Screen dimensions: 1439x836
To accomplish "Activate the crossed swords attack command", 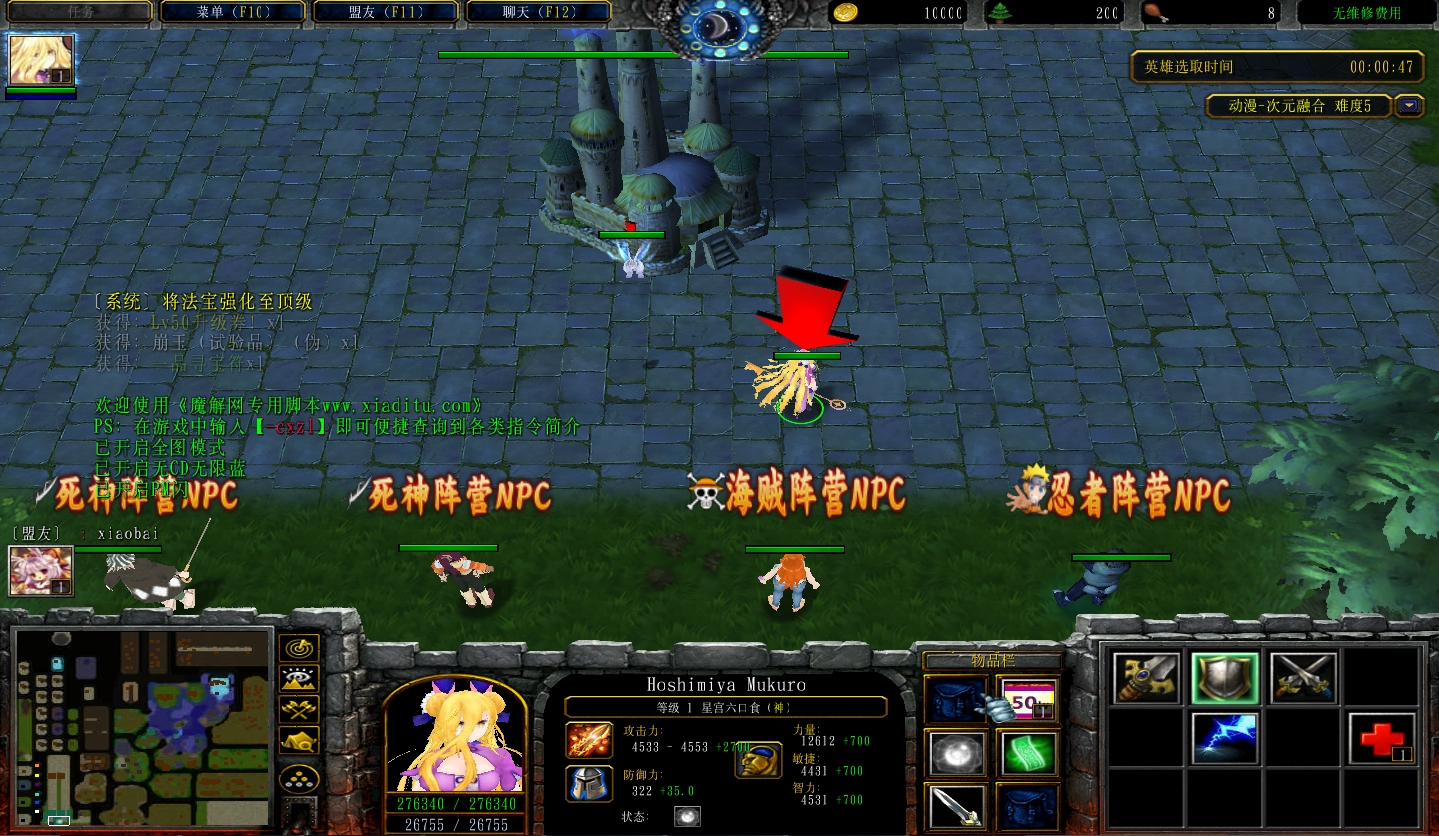I will pos(1303,678).
